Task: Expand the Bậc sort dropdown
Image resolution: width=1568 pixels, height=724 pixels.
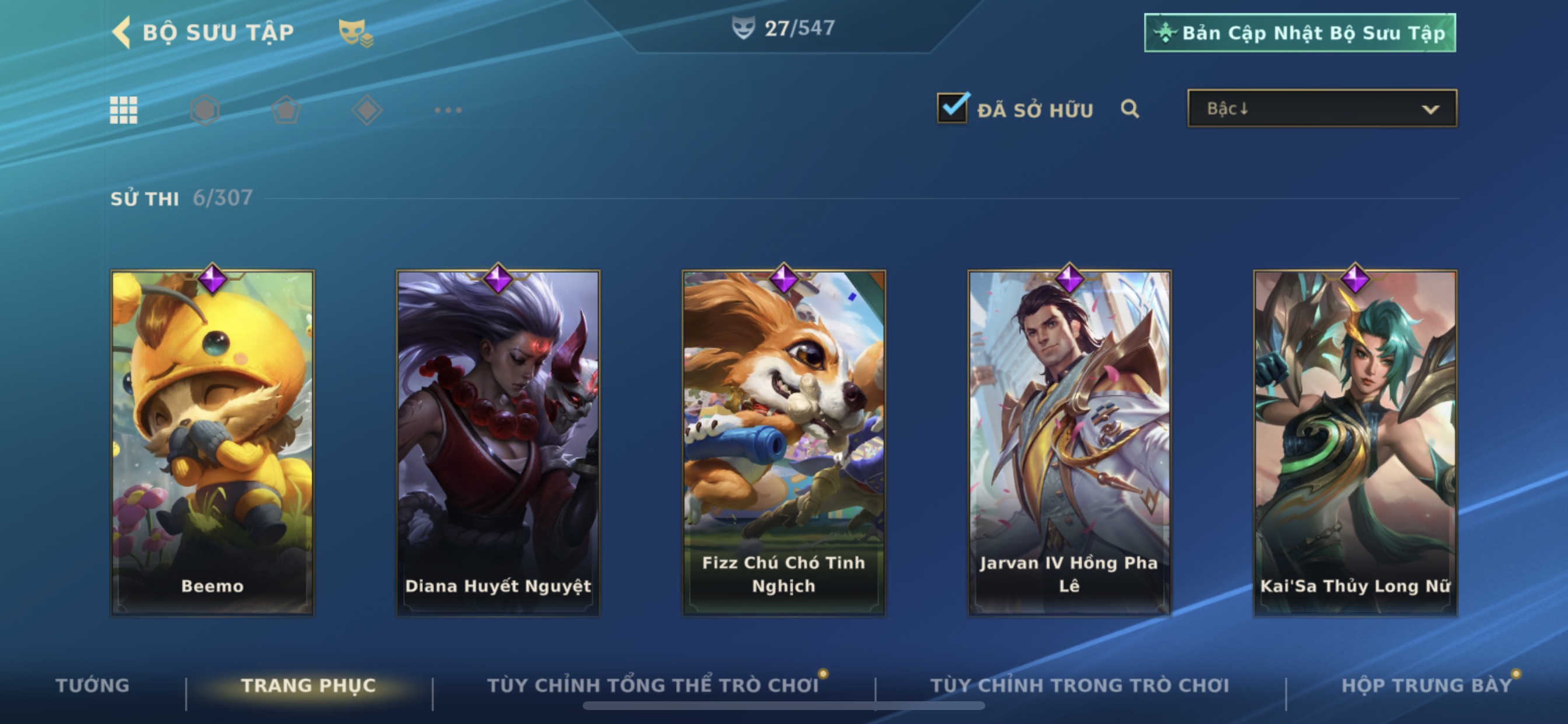Action: click(x=1322, y=109)
